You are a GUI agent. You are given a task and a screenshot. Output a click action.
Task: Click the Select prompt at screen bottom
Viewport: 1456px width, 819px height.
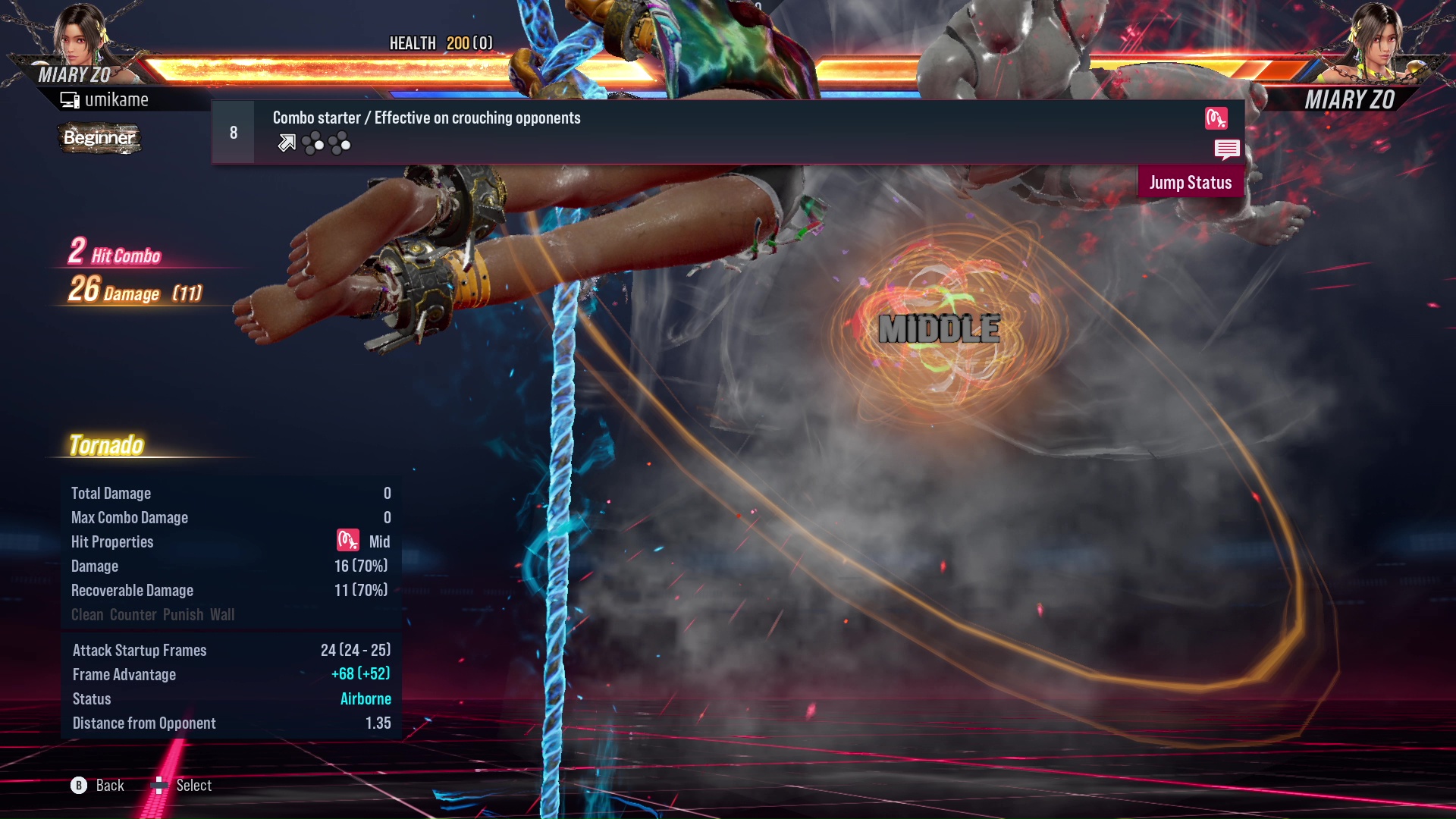coord(182,786)
